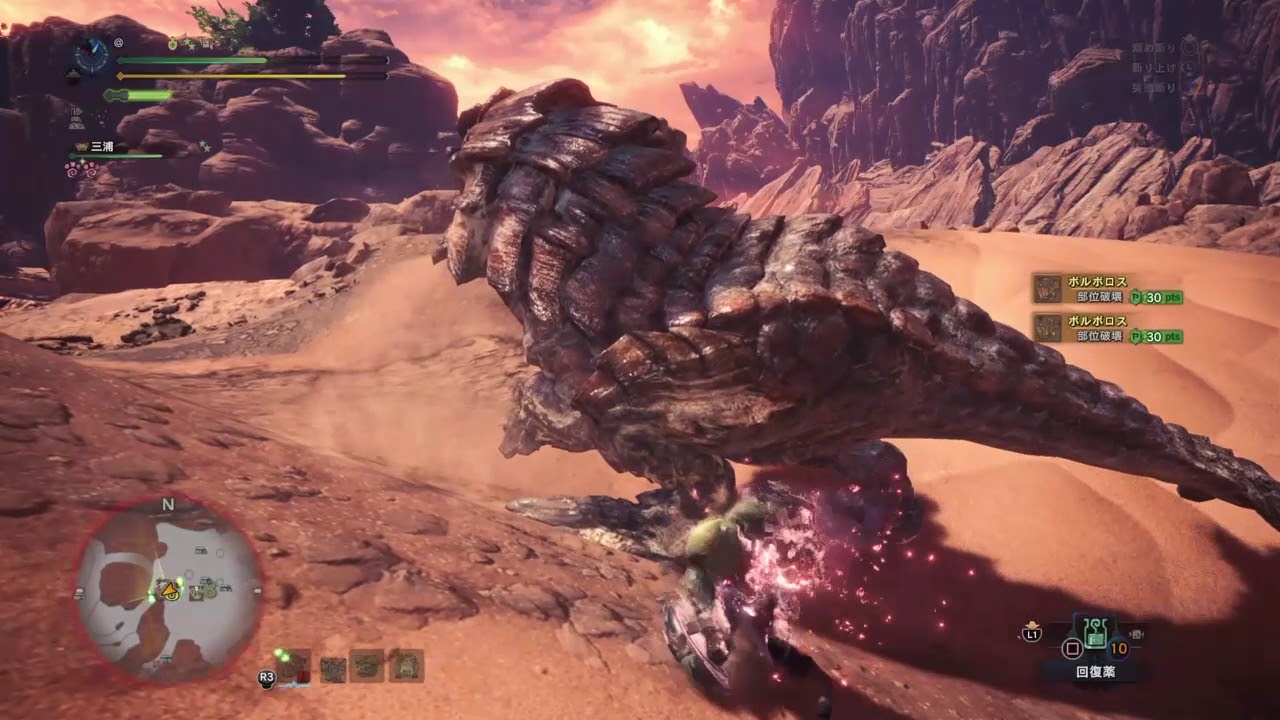Select the L1 button prompt icon
1280x720 pixels.
[1031, 634]
